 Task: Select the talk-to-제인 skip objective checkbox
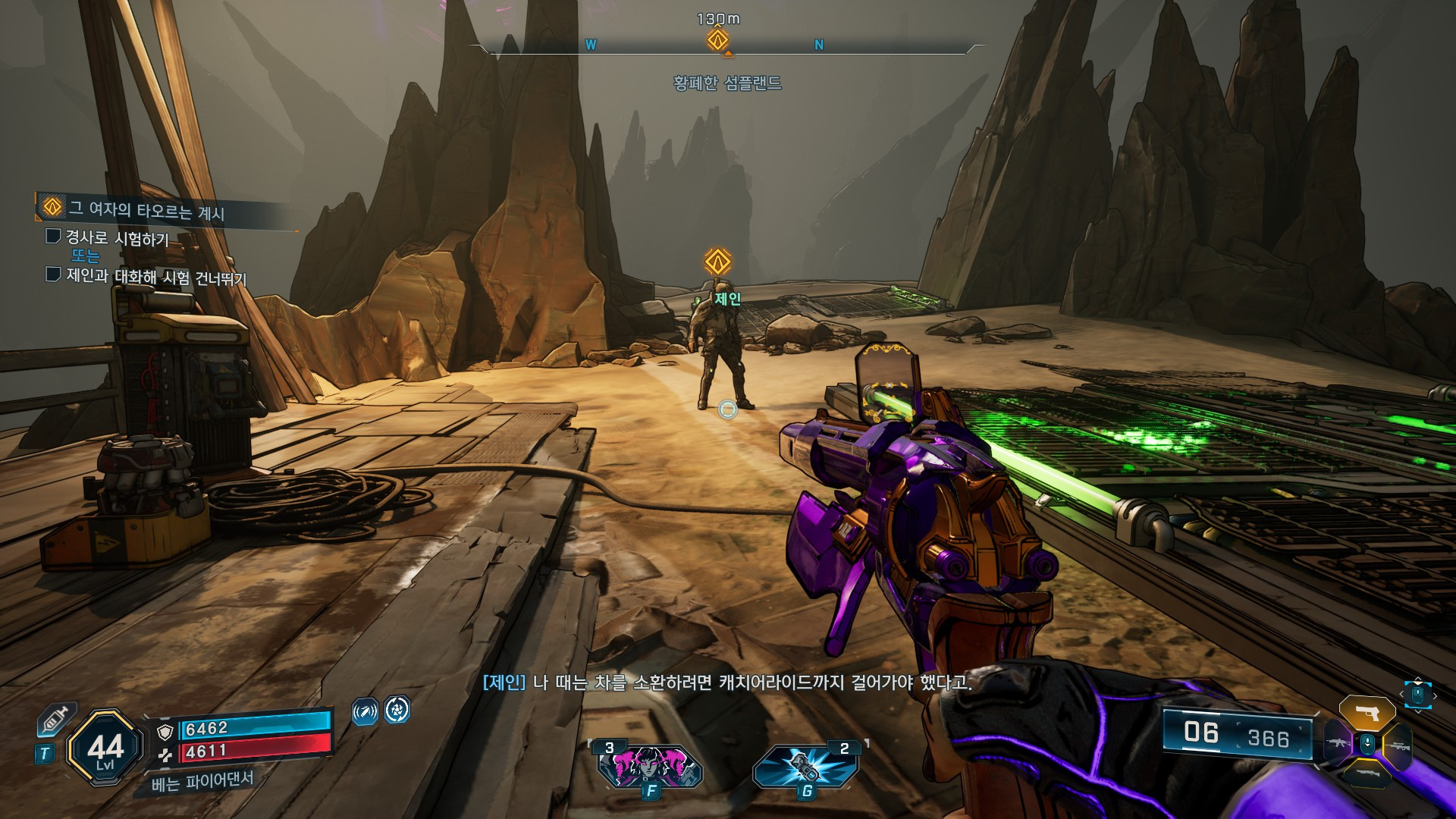click(x=53, y=274)
